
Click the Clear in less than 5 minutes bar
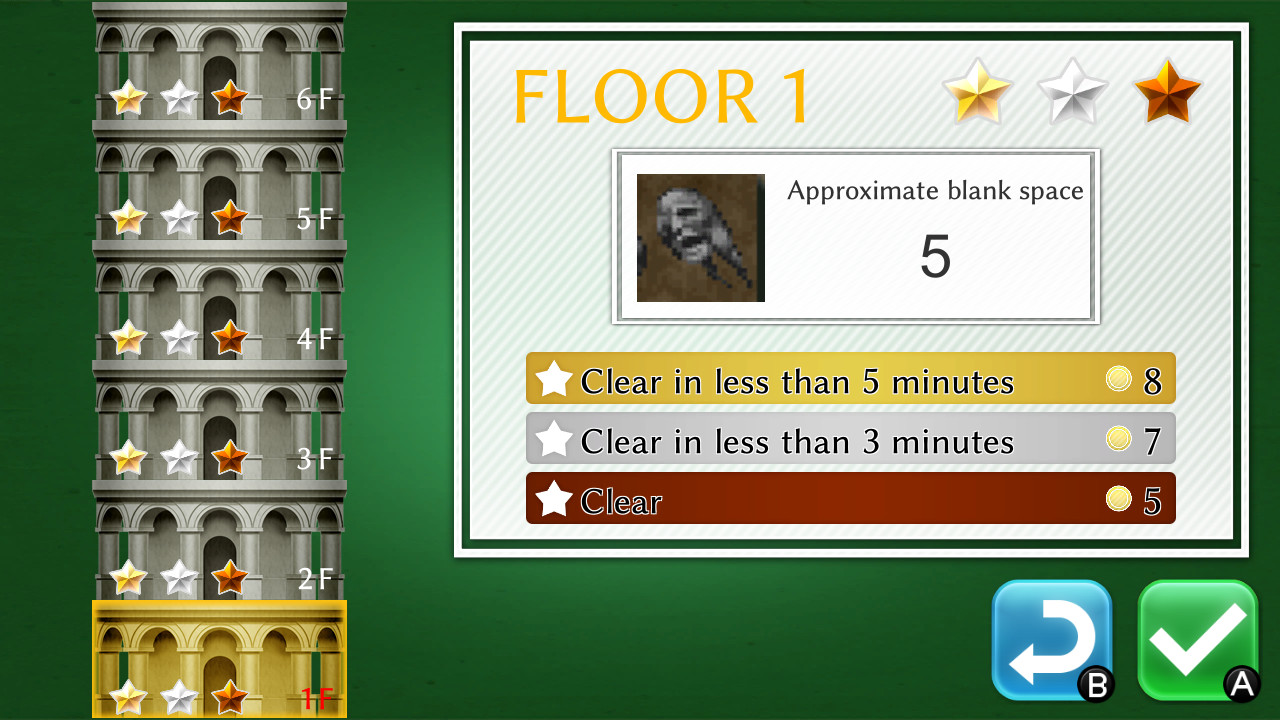point(850,380)
